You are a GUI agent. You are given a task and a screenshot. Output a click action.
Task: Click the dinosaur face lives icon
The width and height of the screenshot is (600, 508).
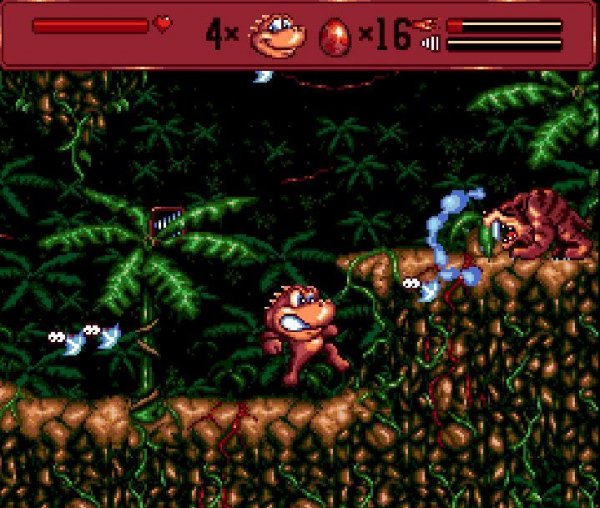pos(277,34)
